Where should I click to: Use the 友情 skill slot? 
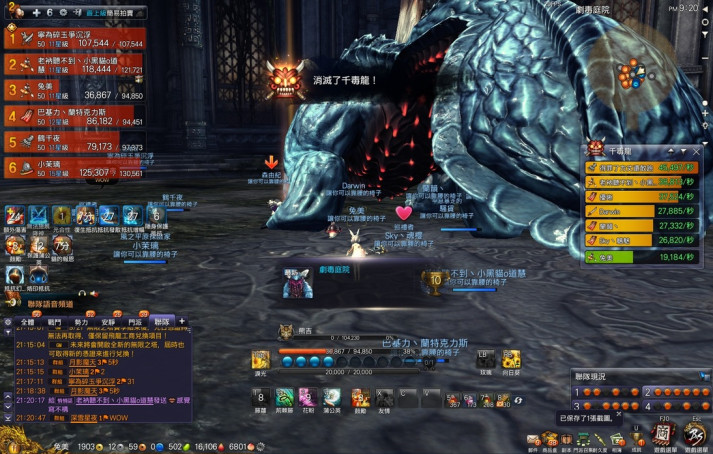click(384, 397)
